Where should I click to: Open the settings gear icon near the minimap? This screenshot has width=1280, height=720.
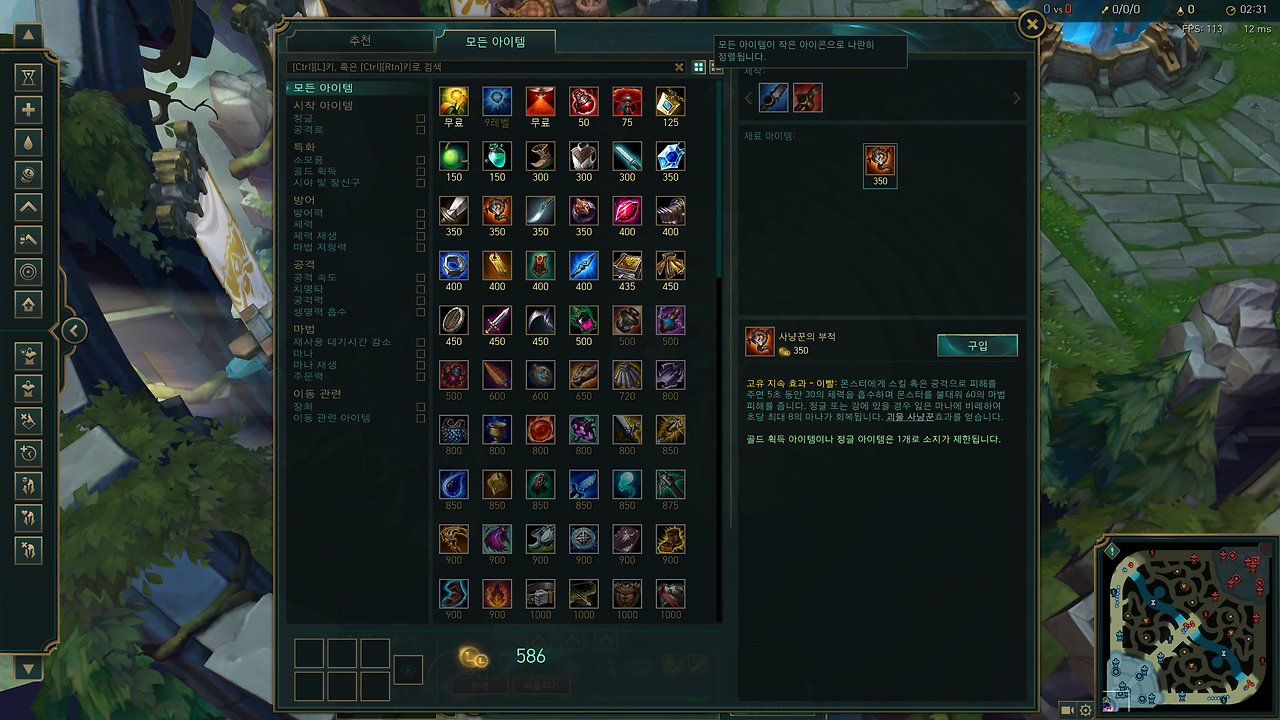click(x=1084, y=708)
